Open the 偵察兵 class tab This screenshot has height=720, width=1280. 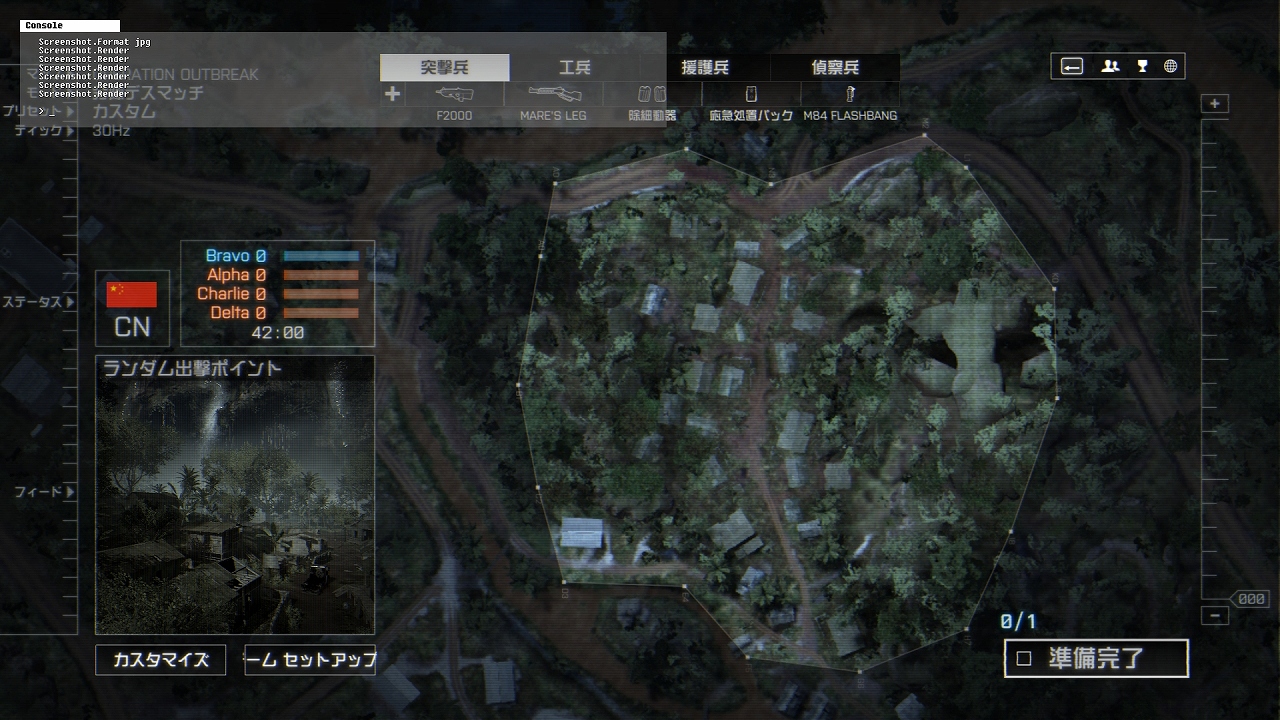(x=835, y=68)
